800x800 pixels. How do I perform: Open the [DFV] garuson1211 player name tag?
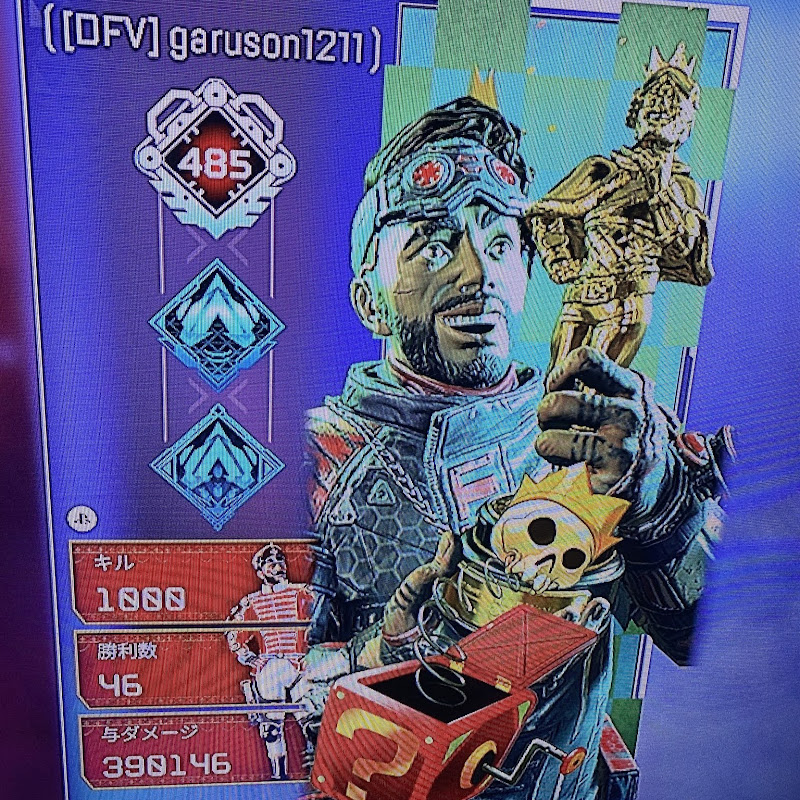click(x=211, y=44)
